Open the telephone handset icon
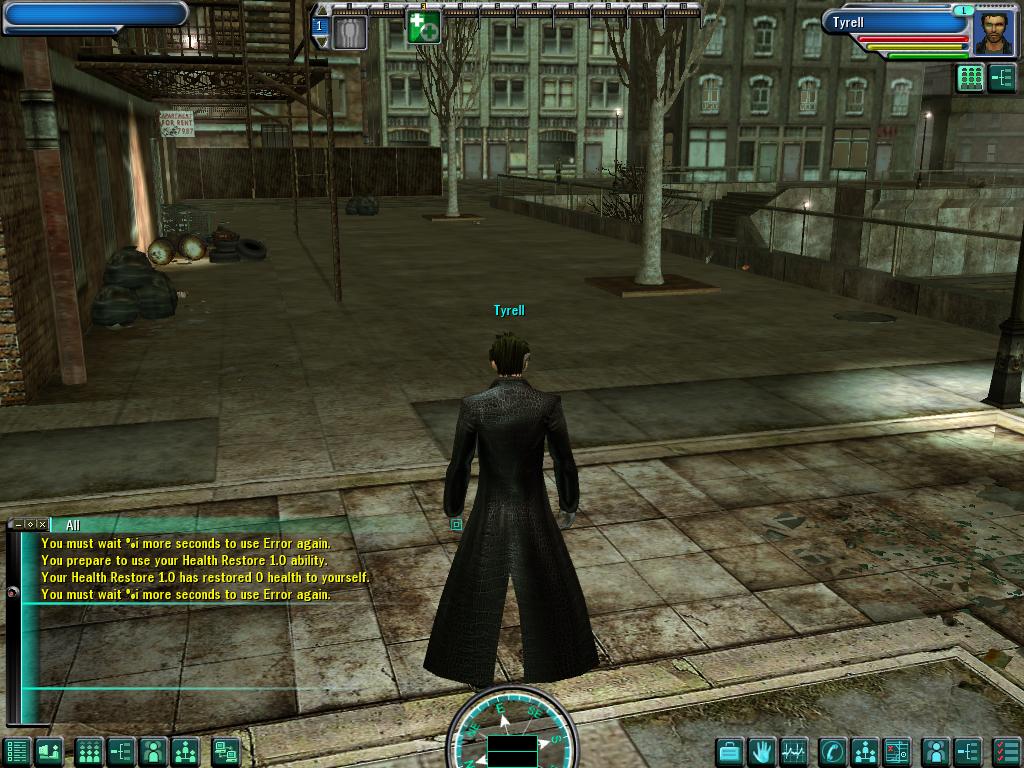 pos(832,751)
